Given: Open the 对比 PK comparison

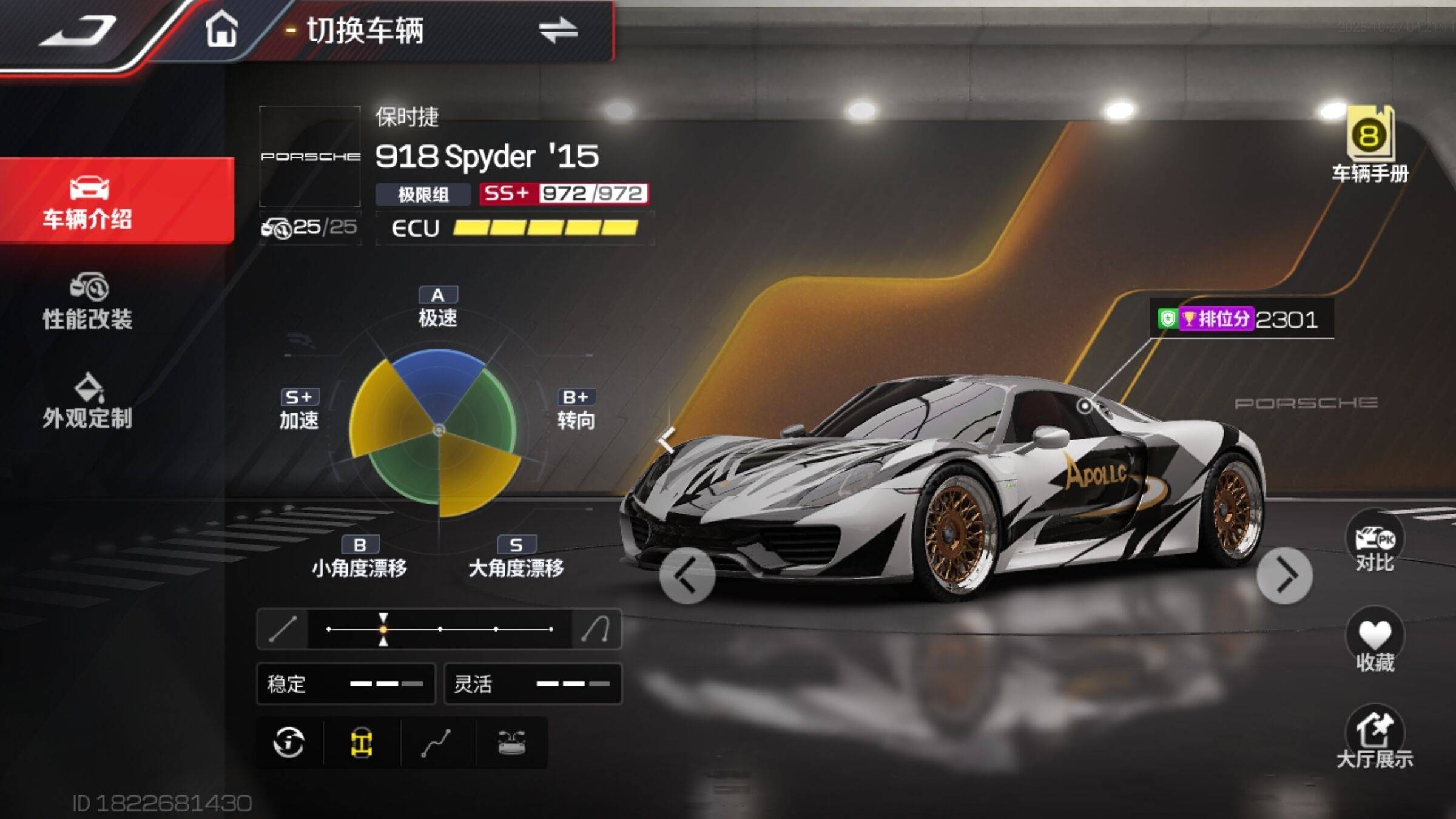Looking at the screenshot, I should coord(1375,544).
